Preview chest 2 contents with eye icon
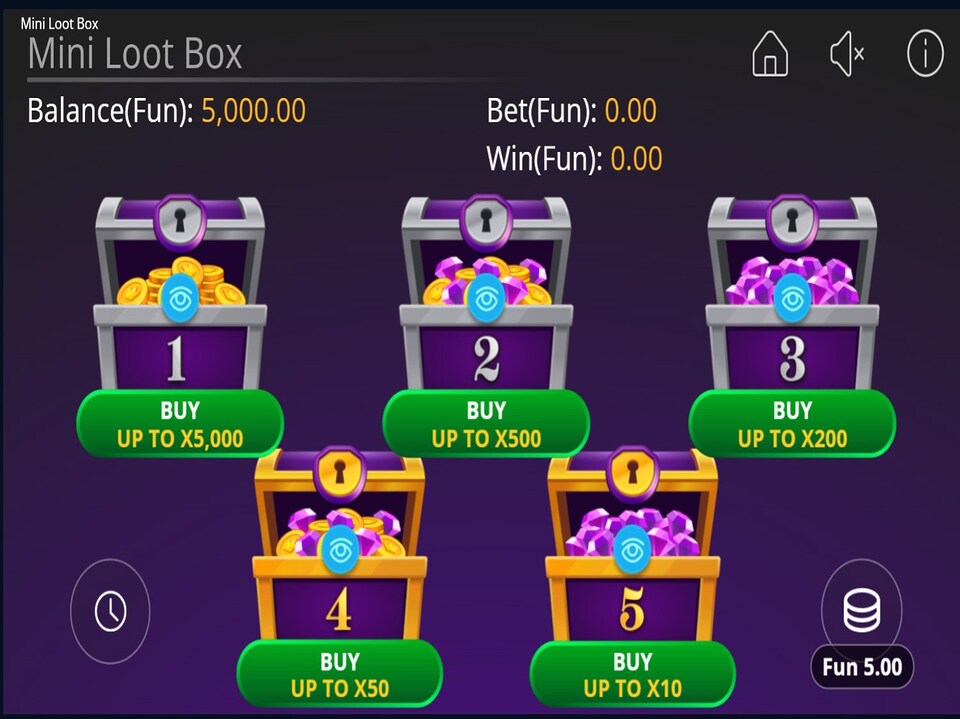The width and height of the screenshot is (960, 719). pos(487,298)
